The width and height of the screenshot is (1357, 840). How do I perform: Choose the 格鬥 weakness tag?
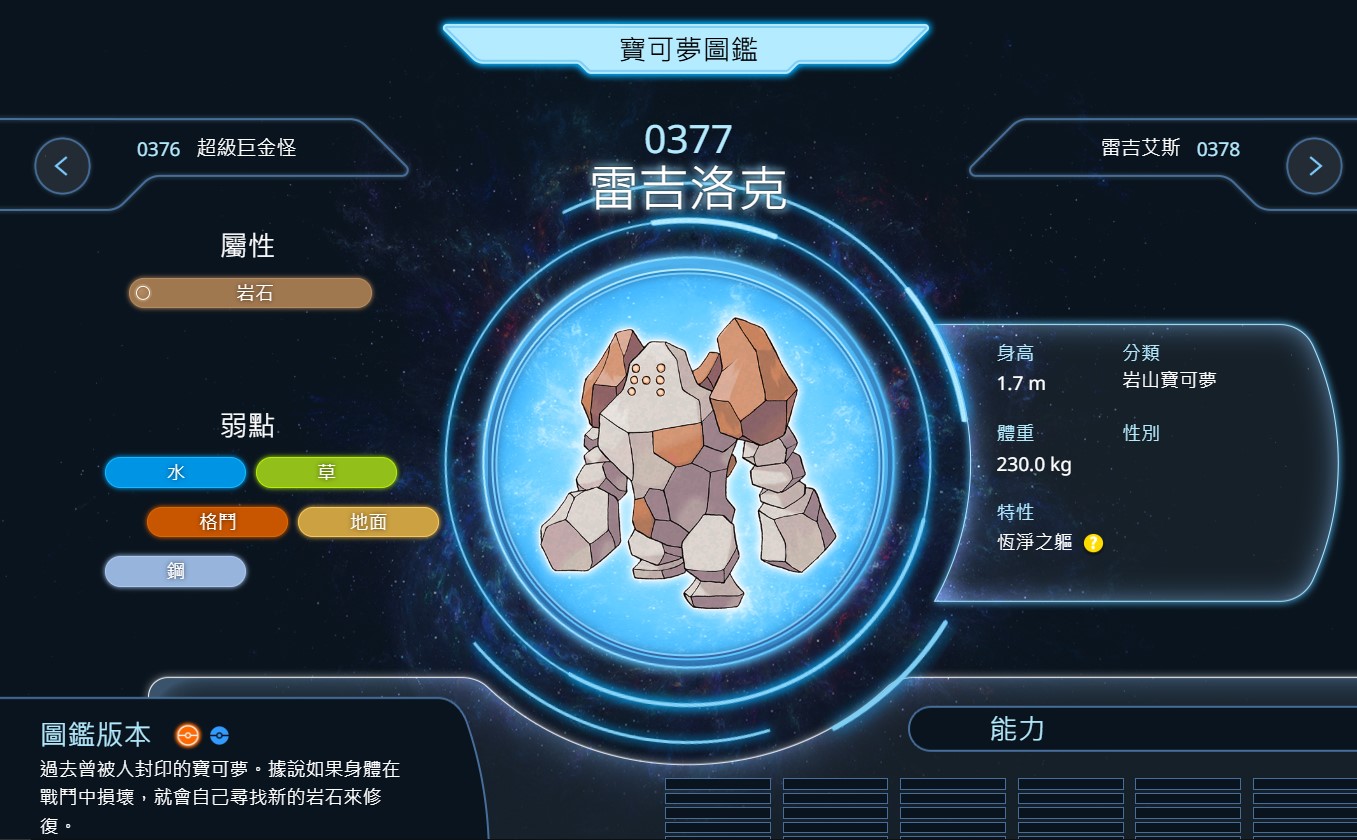click(x=217, y=521)
